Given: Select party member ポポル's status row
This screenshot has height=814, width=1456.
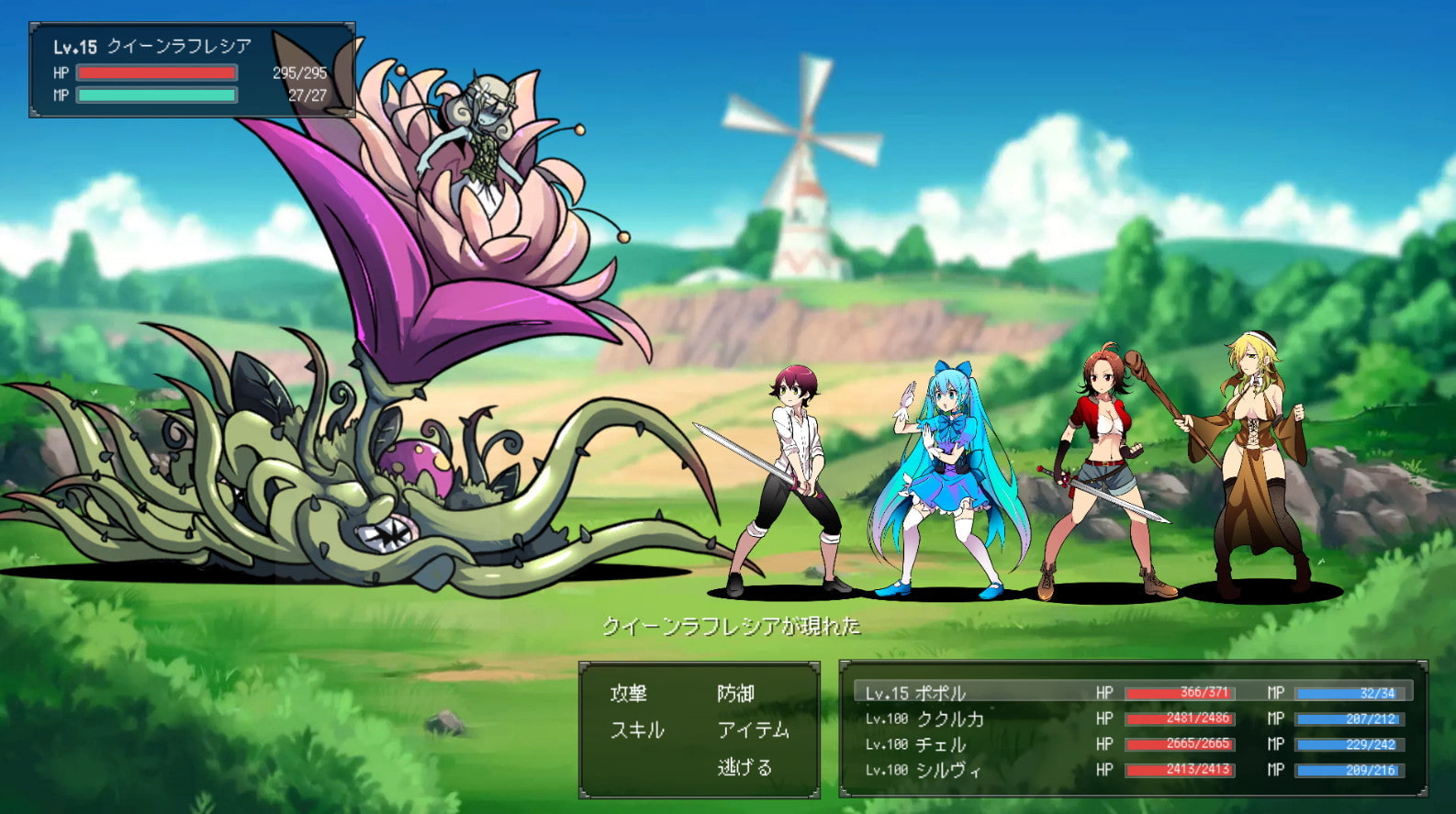Looking at the screenshot, I should 1133,693.
